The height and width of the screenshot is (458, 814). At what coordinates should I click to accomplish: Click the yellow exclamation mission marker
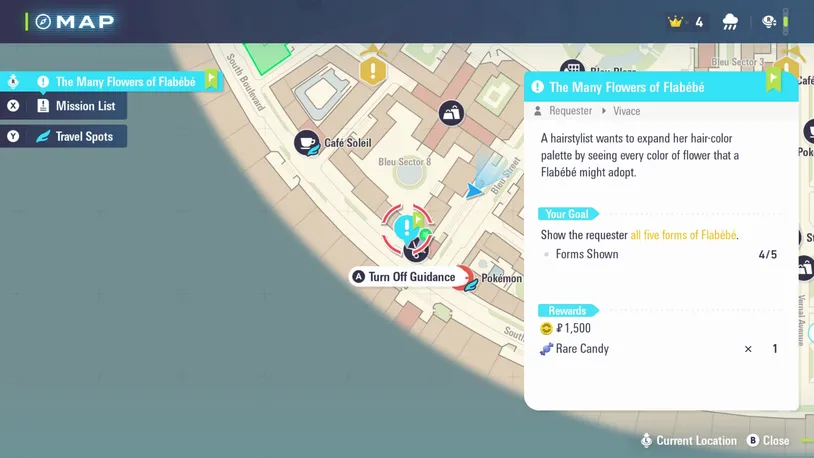(x=373, y=70)
